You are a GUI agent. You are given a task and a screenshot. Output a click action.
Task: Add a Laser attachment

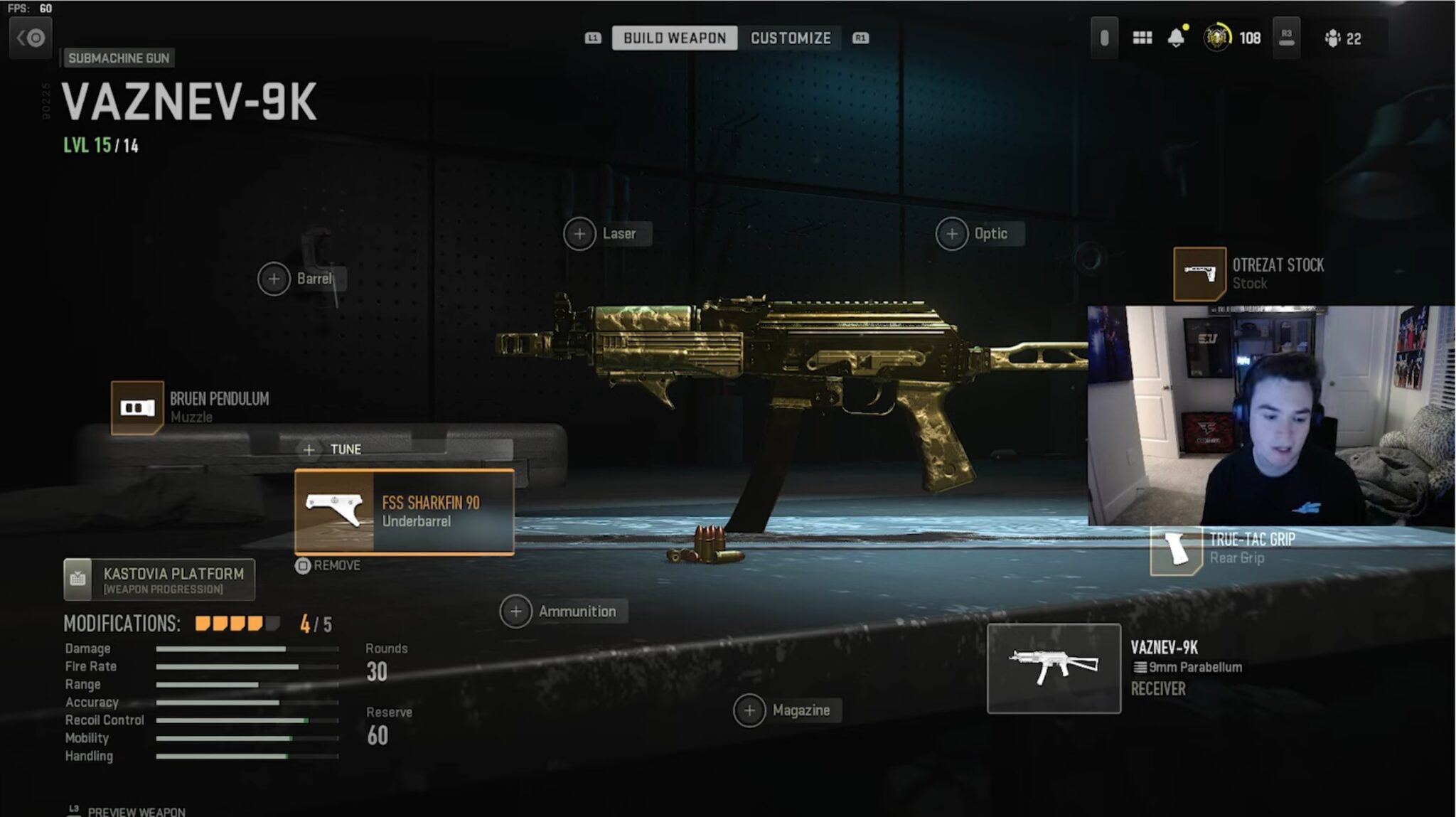tap(580, 234)
